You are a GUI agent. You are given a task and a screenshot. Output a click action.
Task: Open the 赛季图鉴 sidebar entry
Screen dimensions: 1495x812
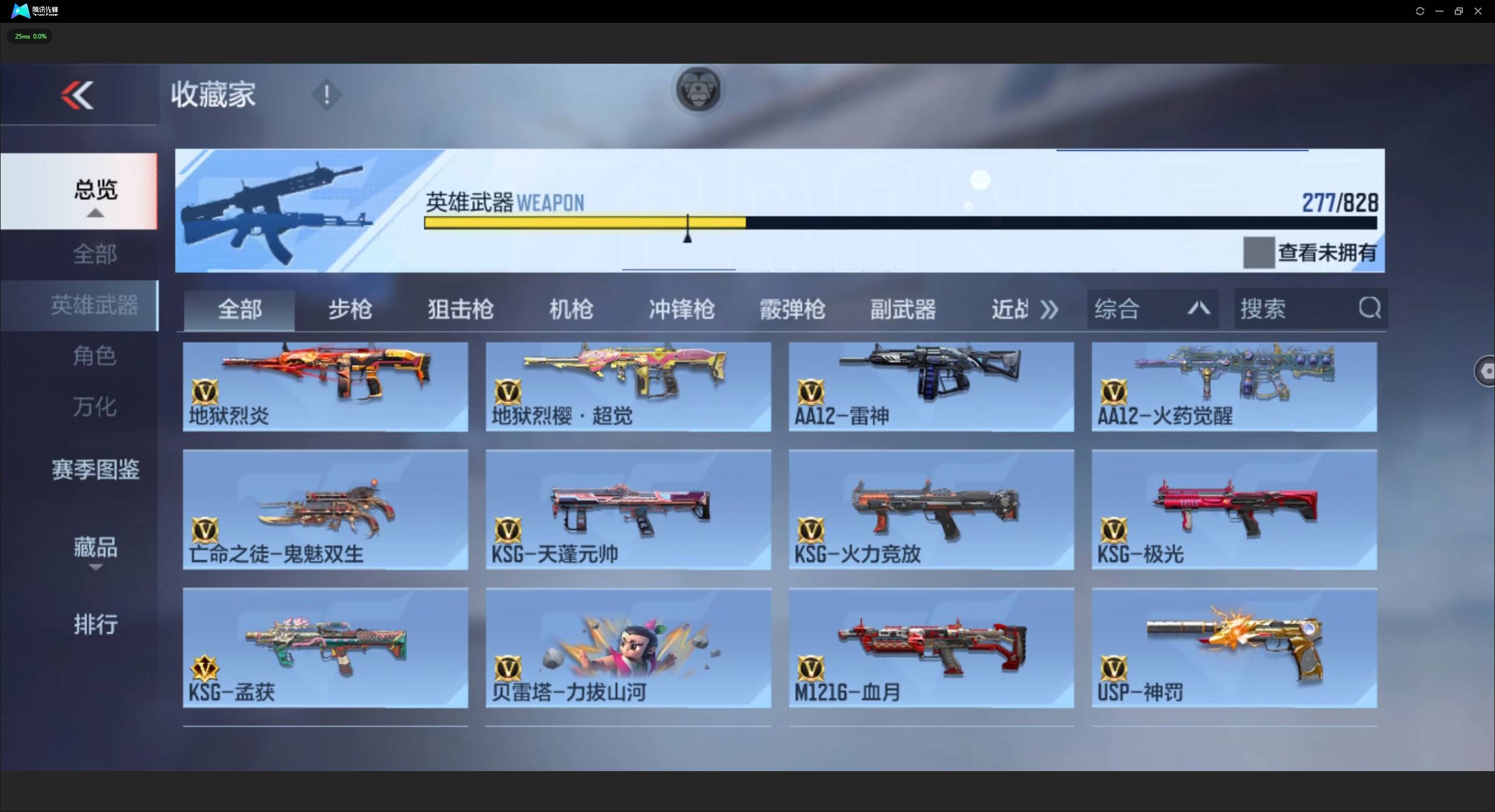(95, 469)
